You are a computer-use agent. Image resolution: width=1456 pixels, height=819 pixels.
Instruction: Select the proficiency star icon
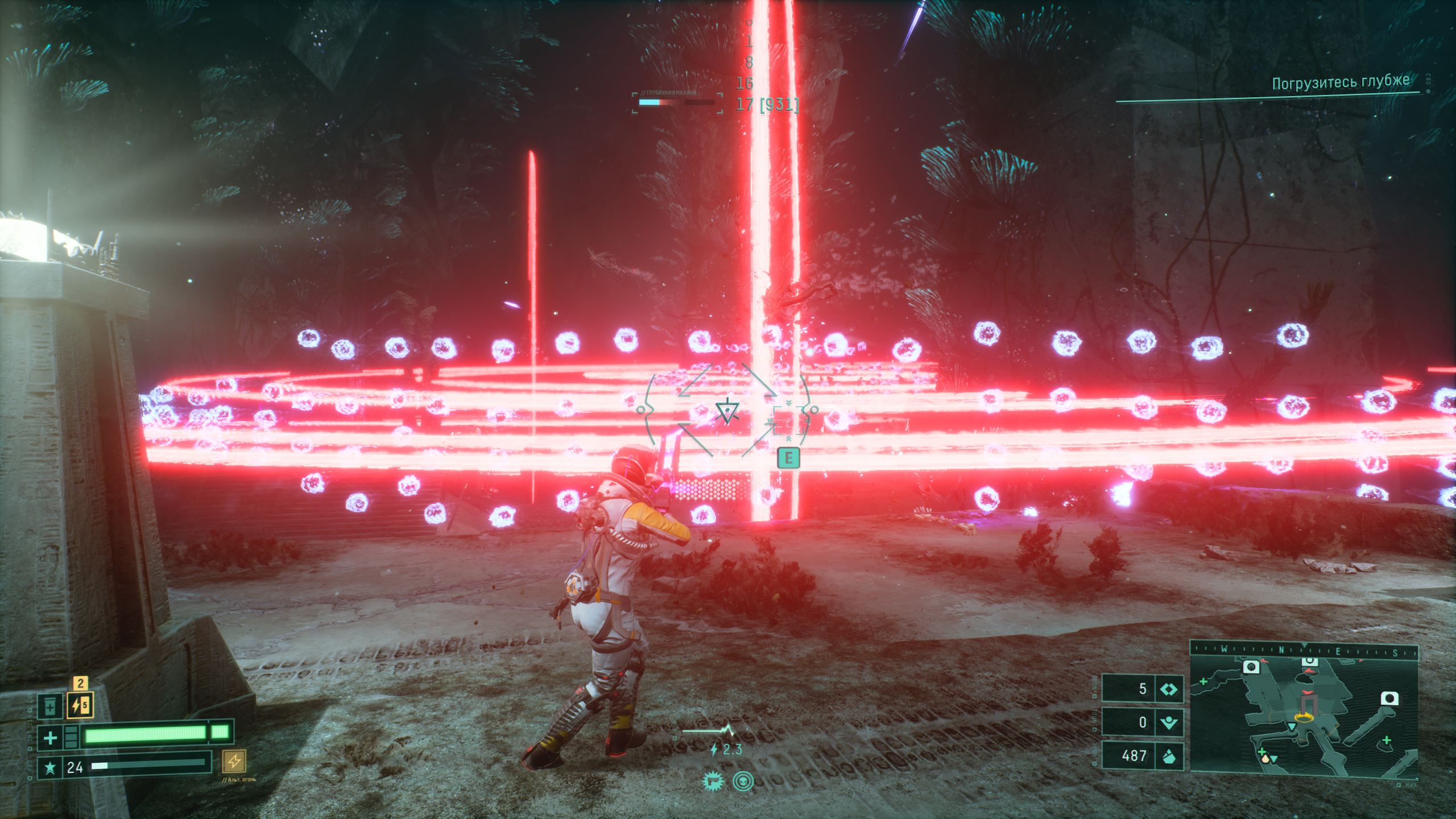click(x=50, y=768)
